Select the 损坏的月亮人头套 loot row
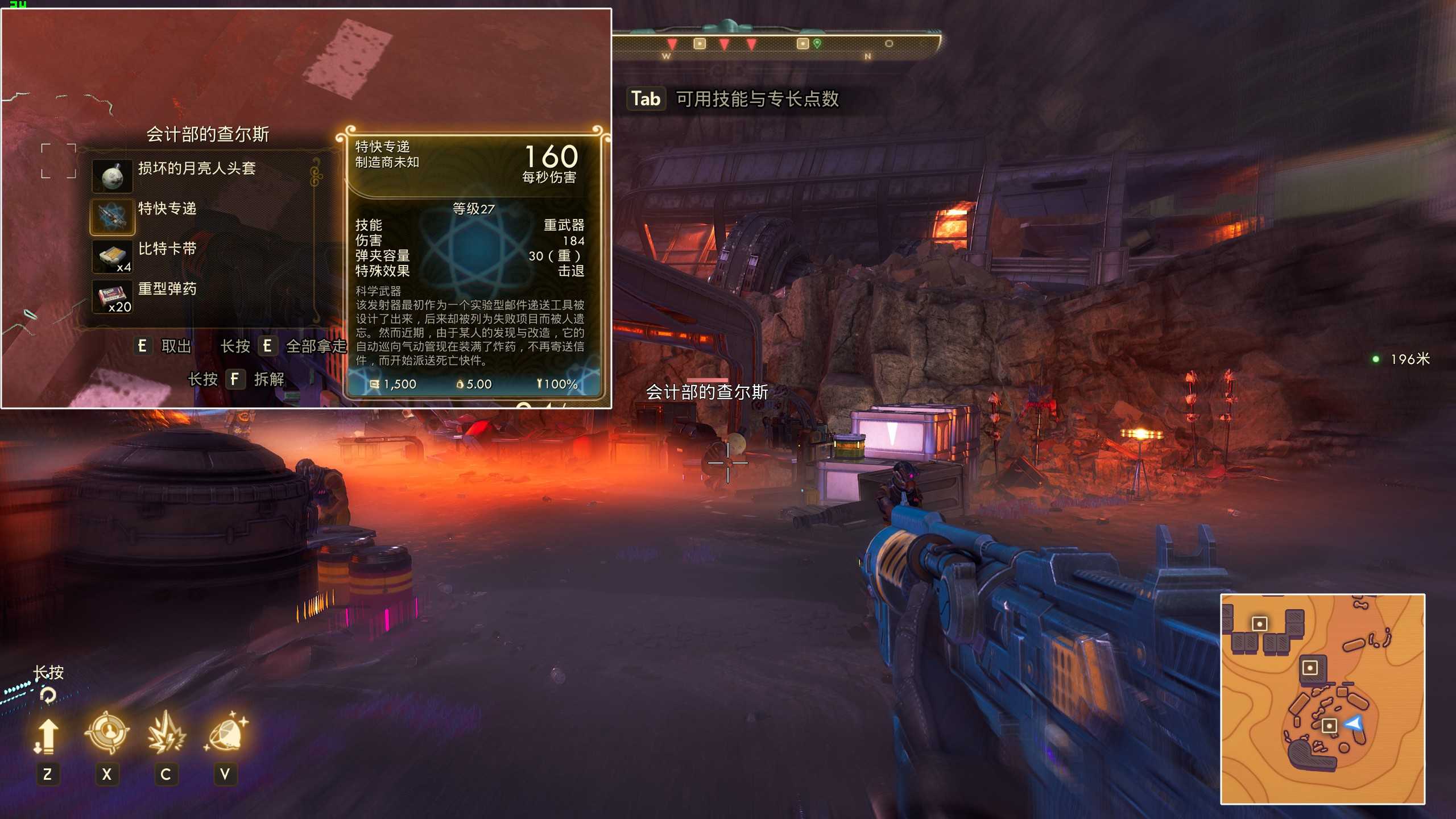The image size is (1456, 819). [x=196, y=169]
